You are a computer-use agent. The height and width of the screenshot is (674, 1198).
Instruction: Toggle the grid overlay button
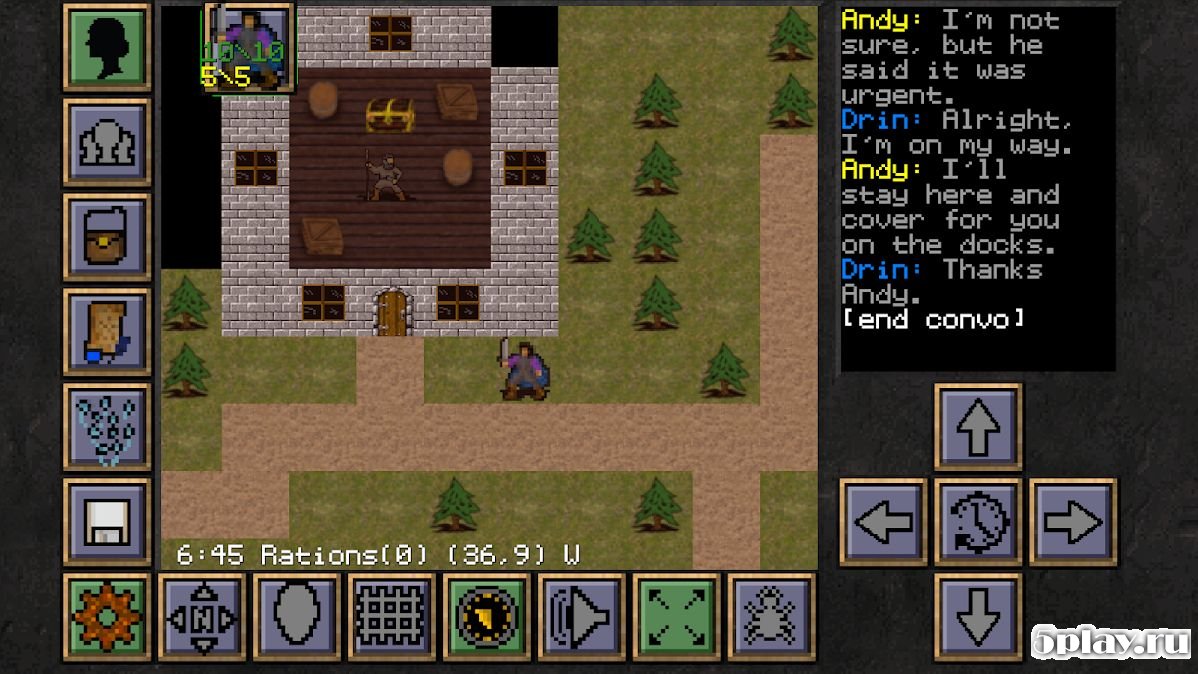392,617
